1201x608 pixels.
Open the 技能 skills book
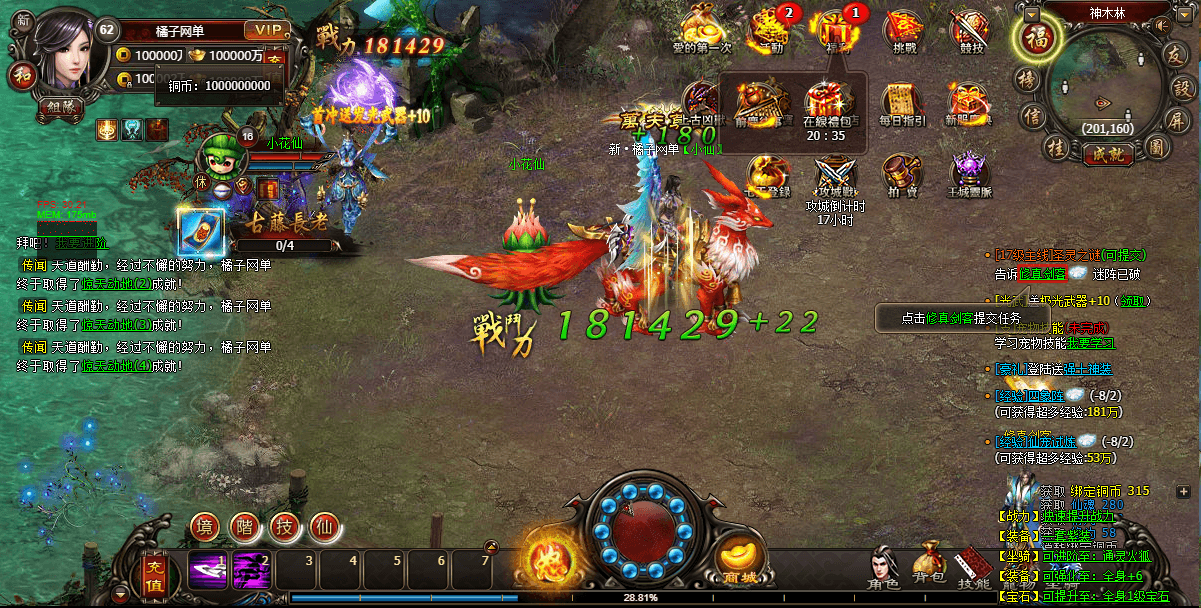pos(973,570)
